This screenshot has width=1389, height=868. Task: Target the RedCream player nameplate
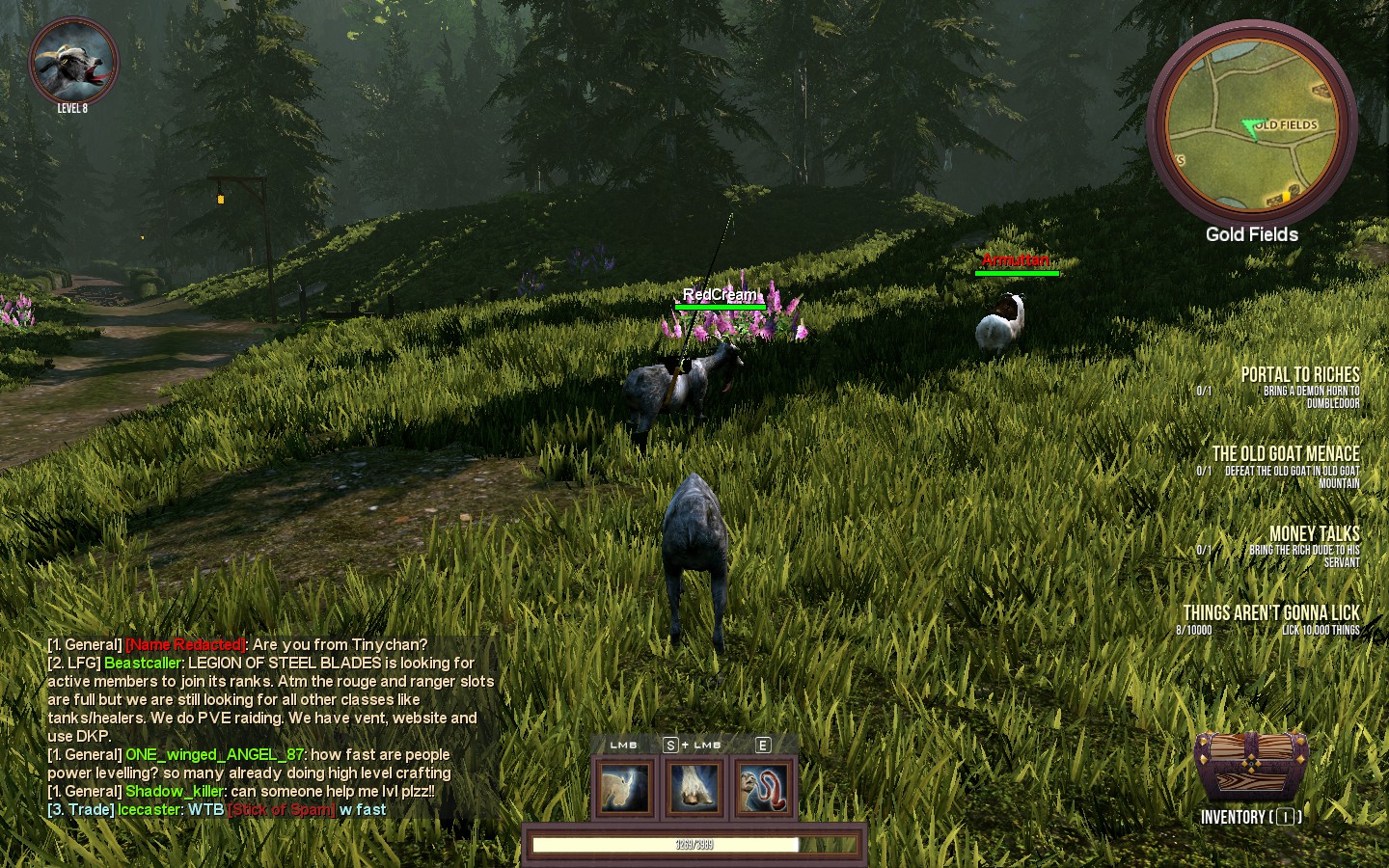pos(720,295)
